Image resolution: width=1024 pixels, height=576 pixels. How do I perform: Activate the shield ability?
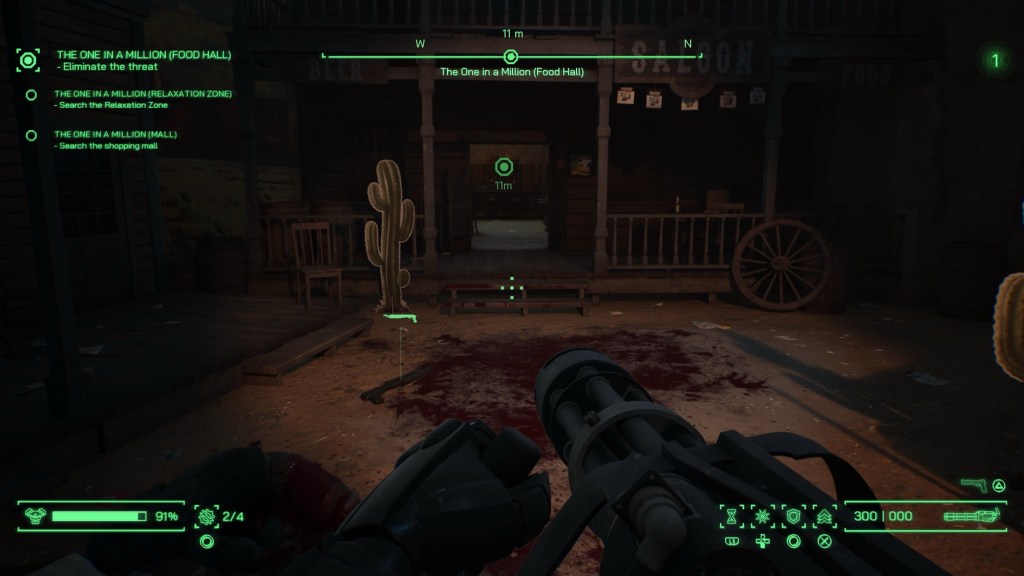793,516
